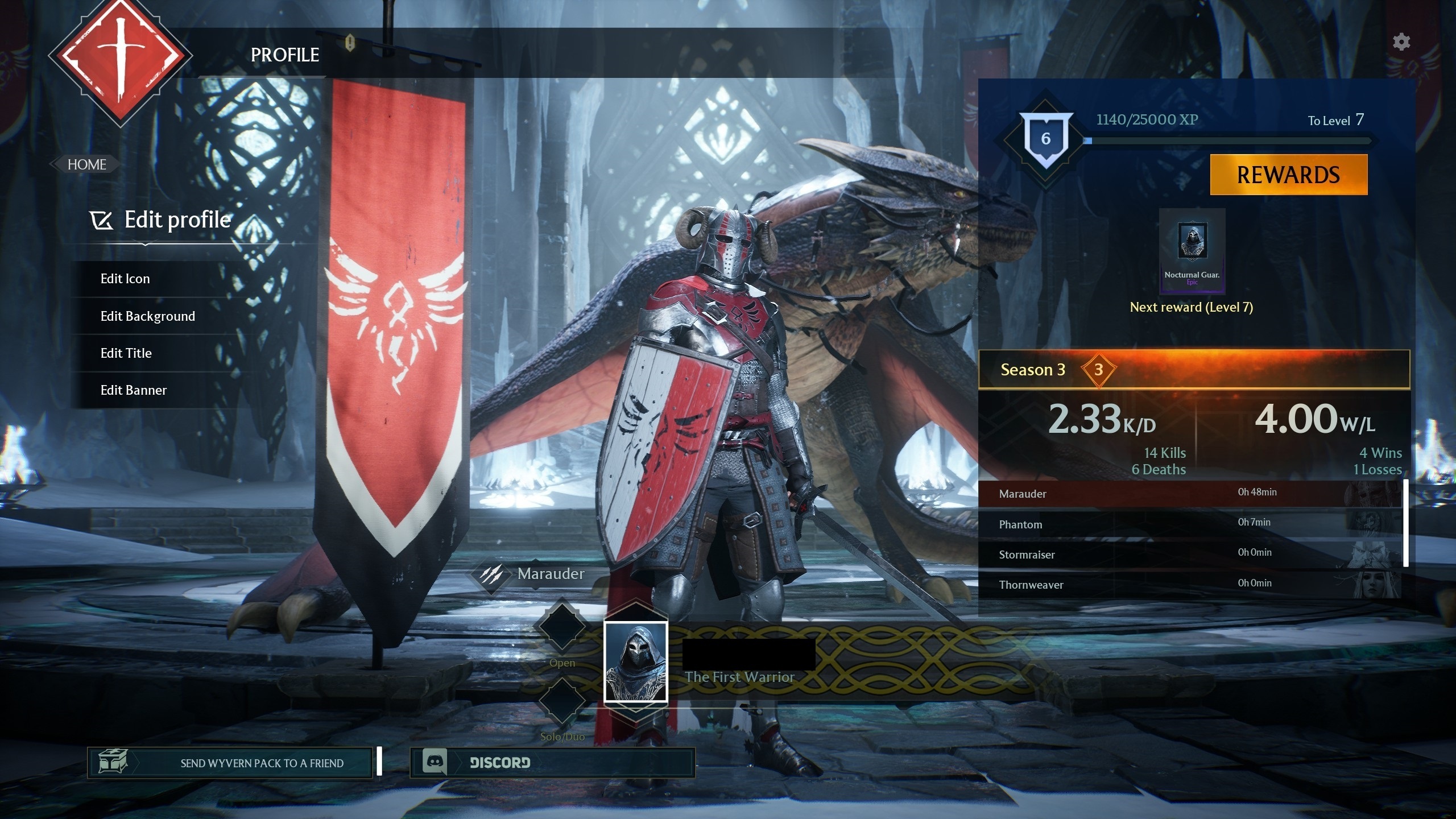Click the level 6 shield badge
This screenshot has width=1456, height=819.
1045,139
